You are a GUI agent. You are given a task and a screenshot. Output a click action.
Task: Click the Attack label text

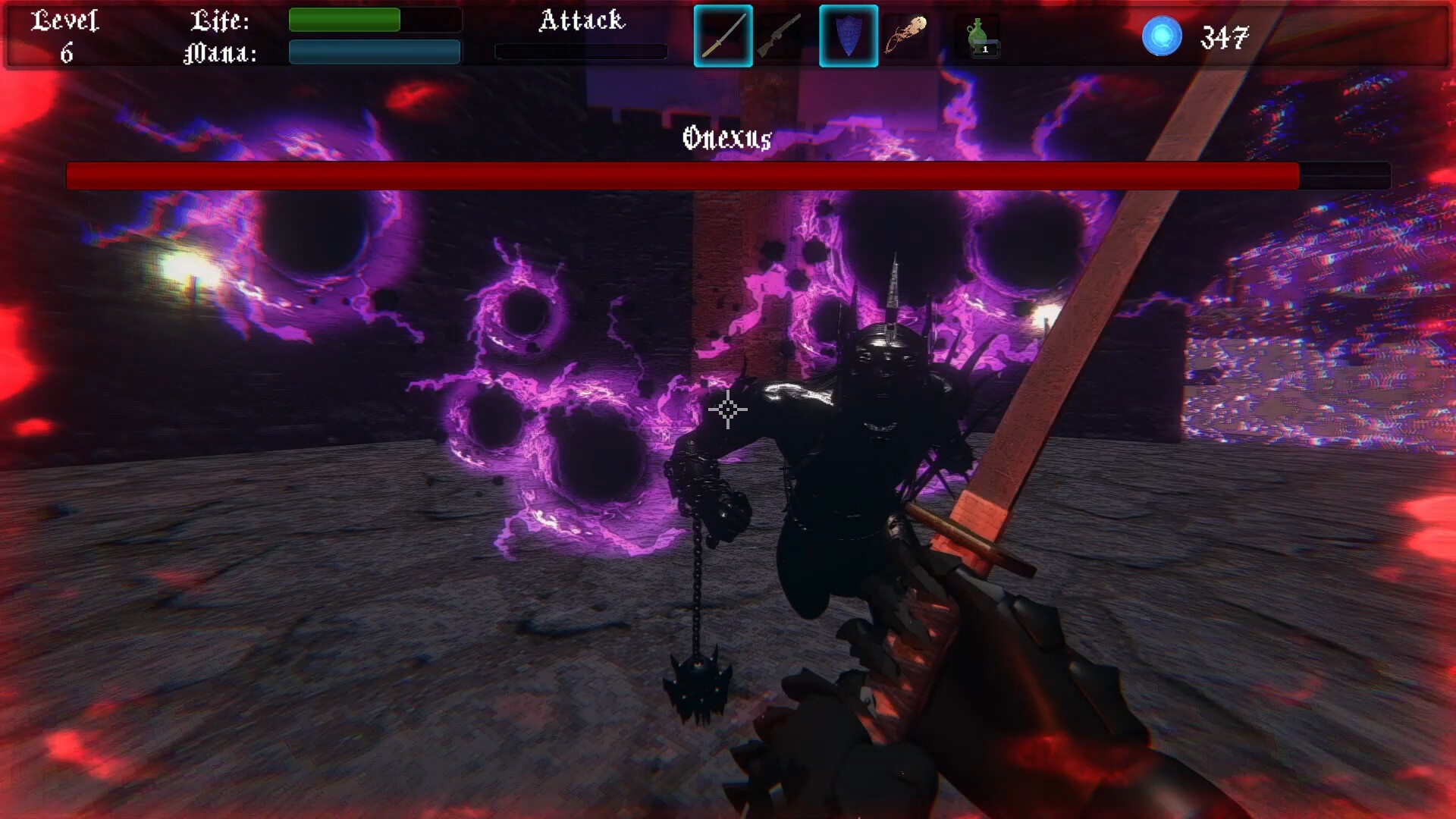[582, 22]
